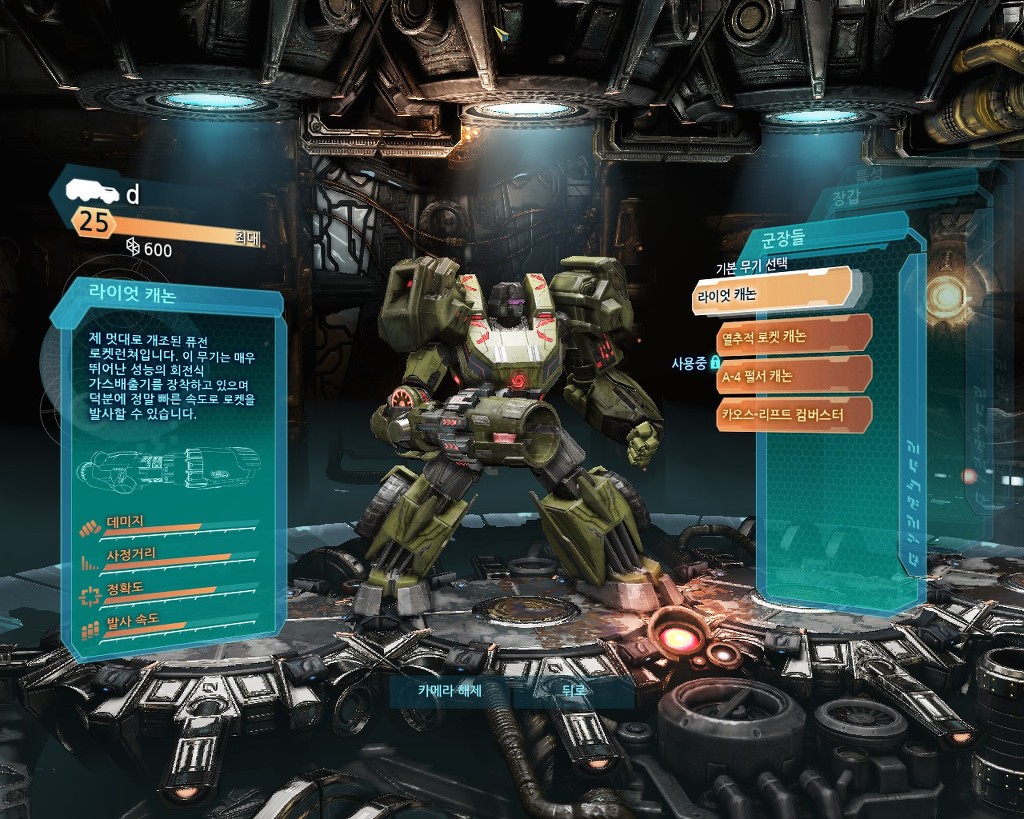Click the 카메라 해제 button
Image resolution: width=1024 pixels, height=819 pixels.
coord(451,691)
